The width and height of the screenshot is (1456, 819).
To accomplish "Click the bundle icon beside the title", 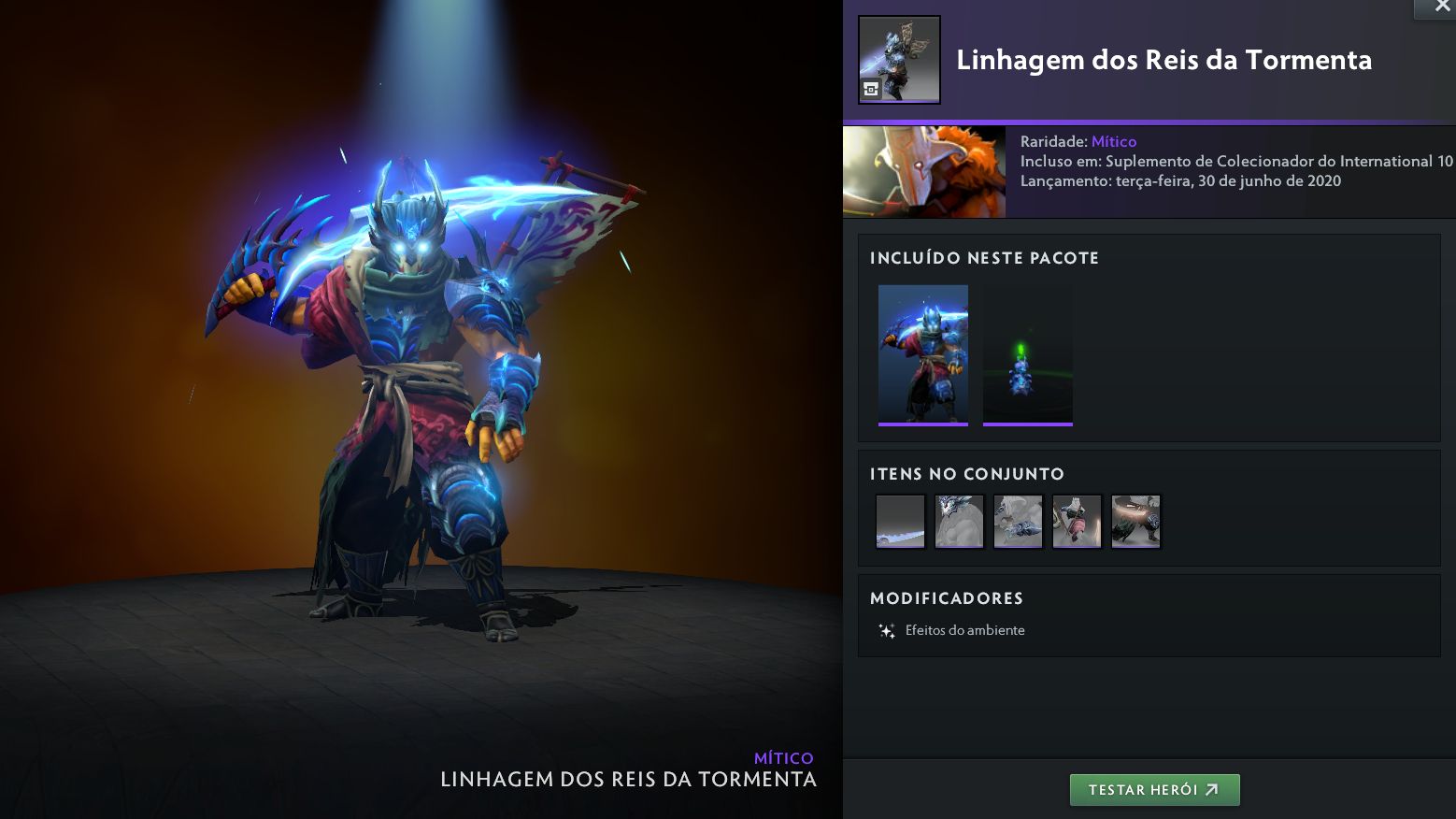I will pos(899,60).
